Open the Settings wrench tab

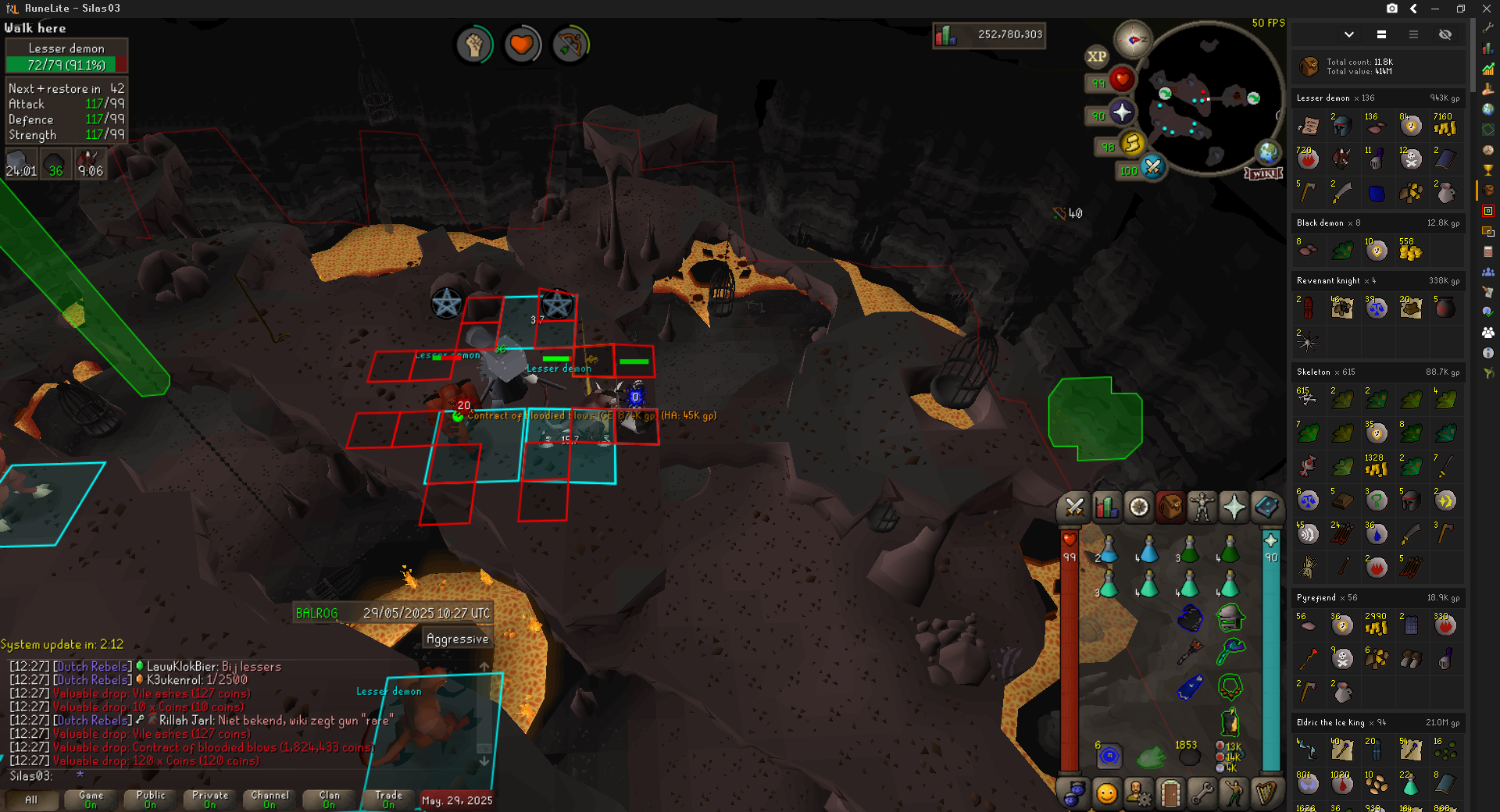tap(1202, 794)
